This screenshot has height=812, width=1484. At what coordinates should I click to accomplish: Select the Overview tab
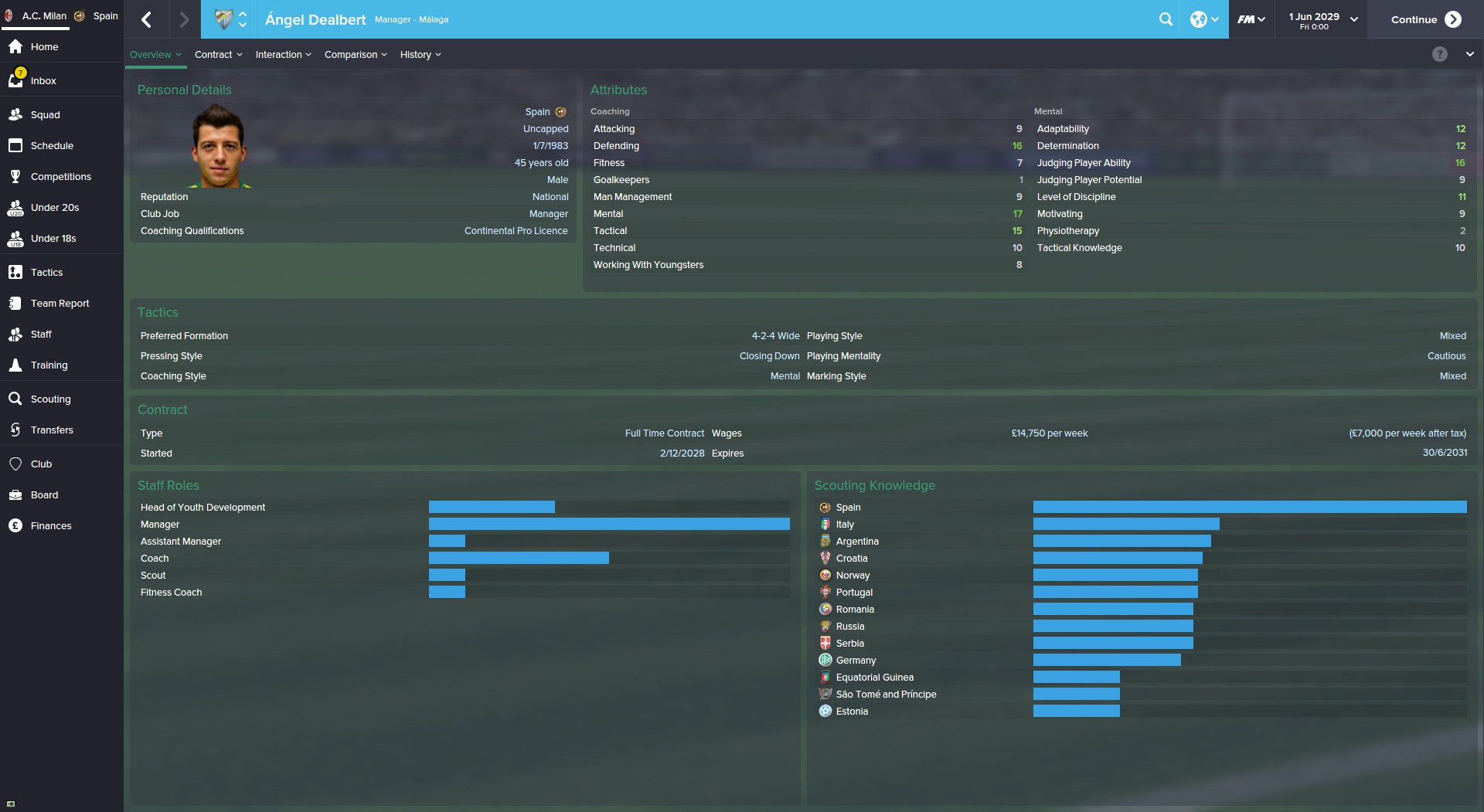(155, 54)
